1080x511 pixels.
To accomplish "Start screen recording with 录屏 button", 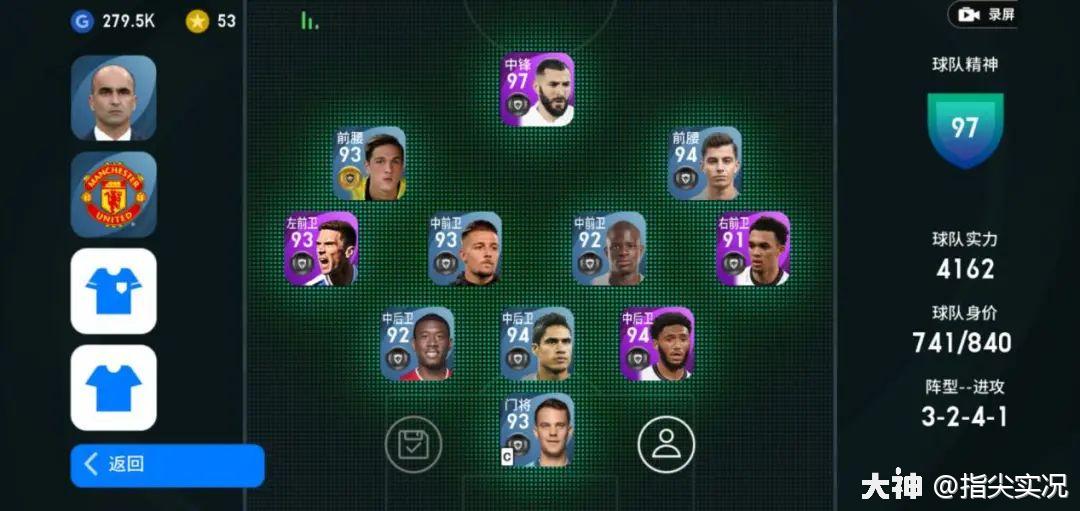I will (986, 14).
